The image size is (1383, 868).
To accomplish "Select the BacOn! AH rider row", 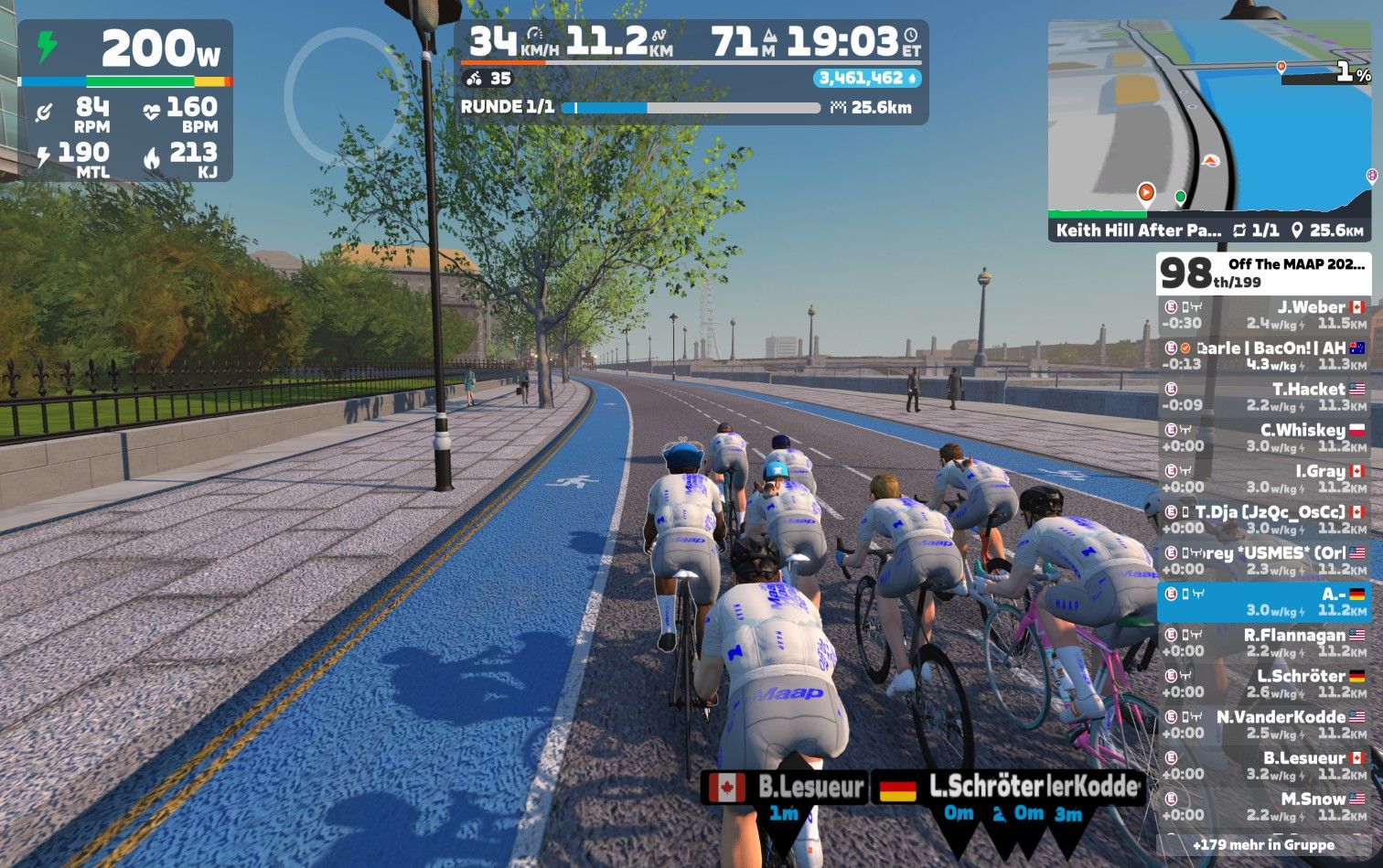I will (x=1264, y=356).
